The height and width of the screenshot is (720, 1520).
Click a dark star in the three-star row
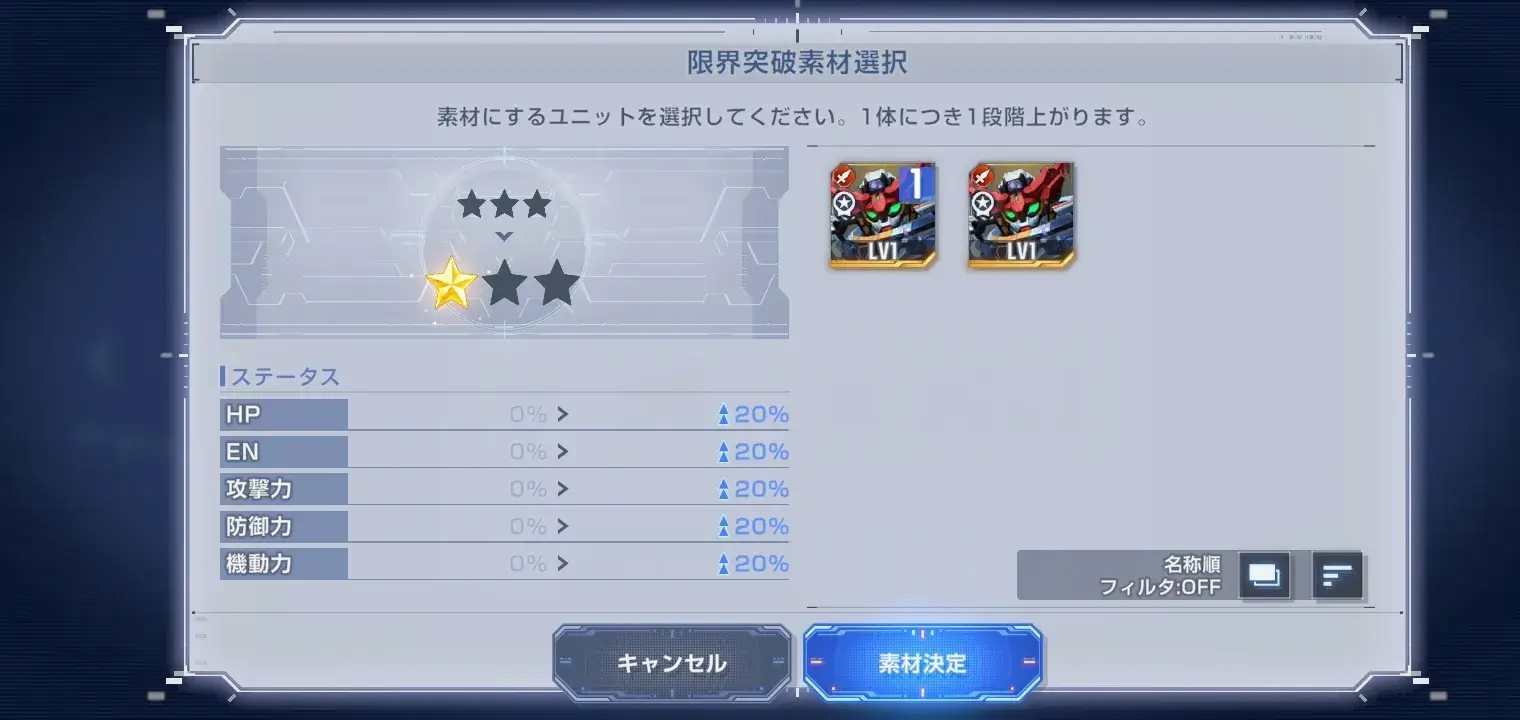504,203
